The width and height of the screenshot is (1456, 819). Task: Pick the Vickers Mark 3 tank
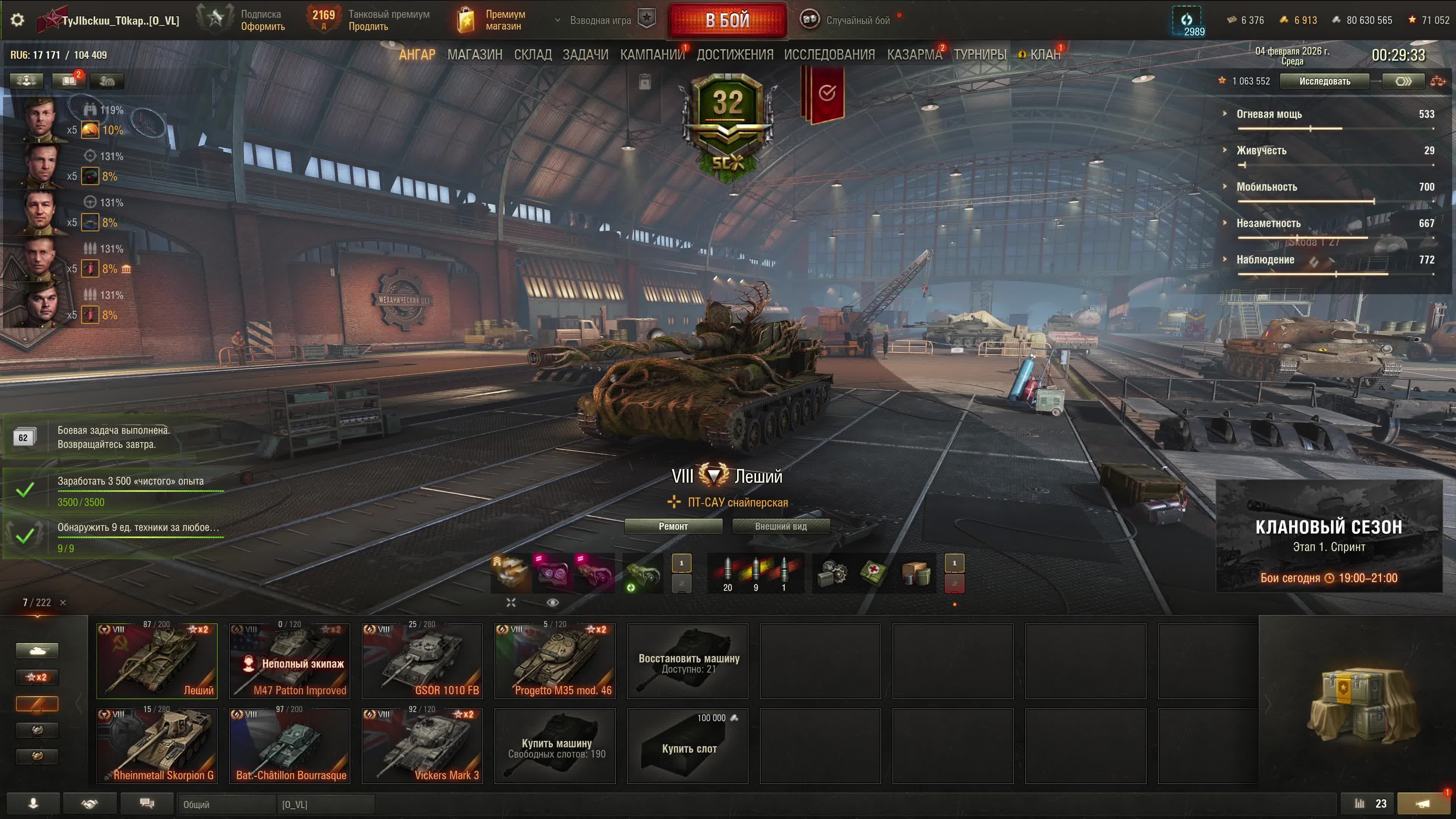click(x=422, y=745)
